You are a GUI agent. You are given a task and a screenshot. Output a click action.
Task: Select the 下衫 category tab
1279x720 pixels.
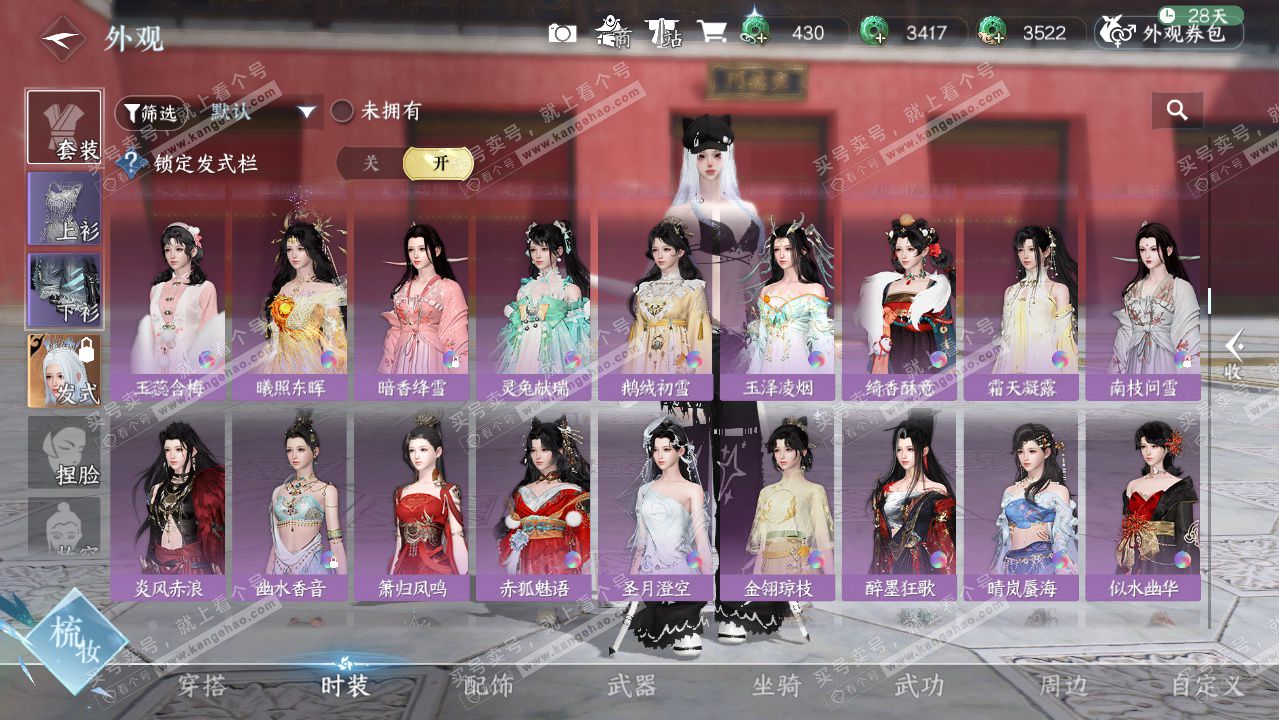(x=65, y=290)
